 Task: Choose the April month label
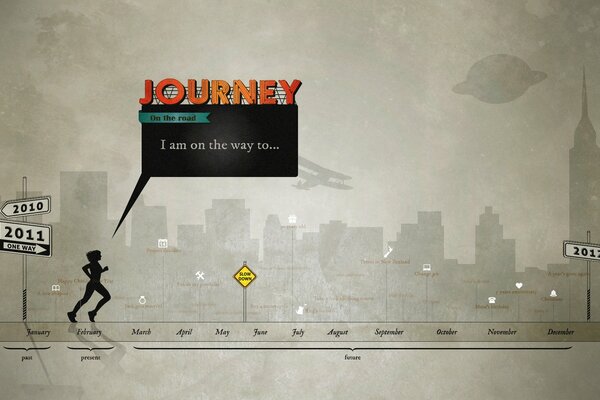pos(184,332)
